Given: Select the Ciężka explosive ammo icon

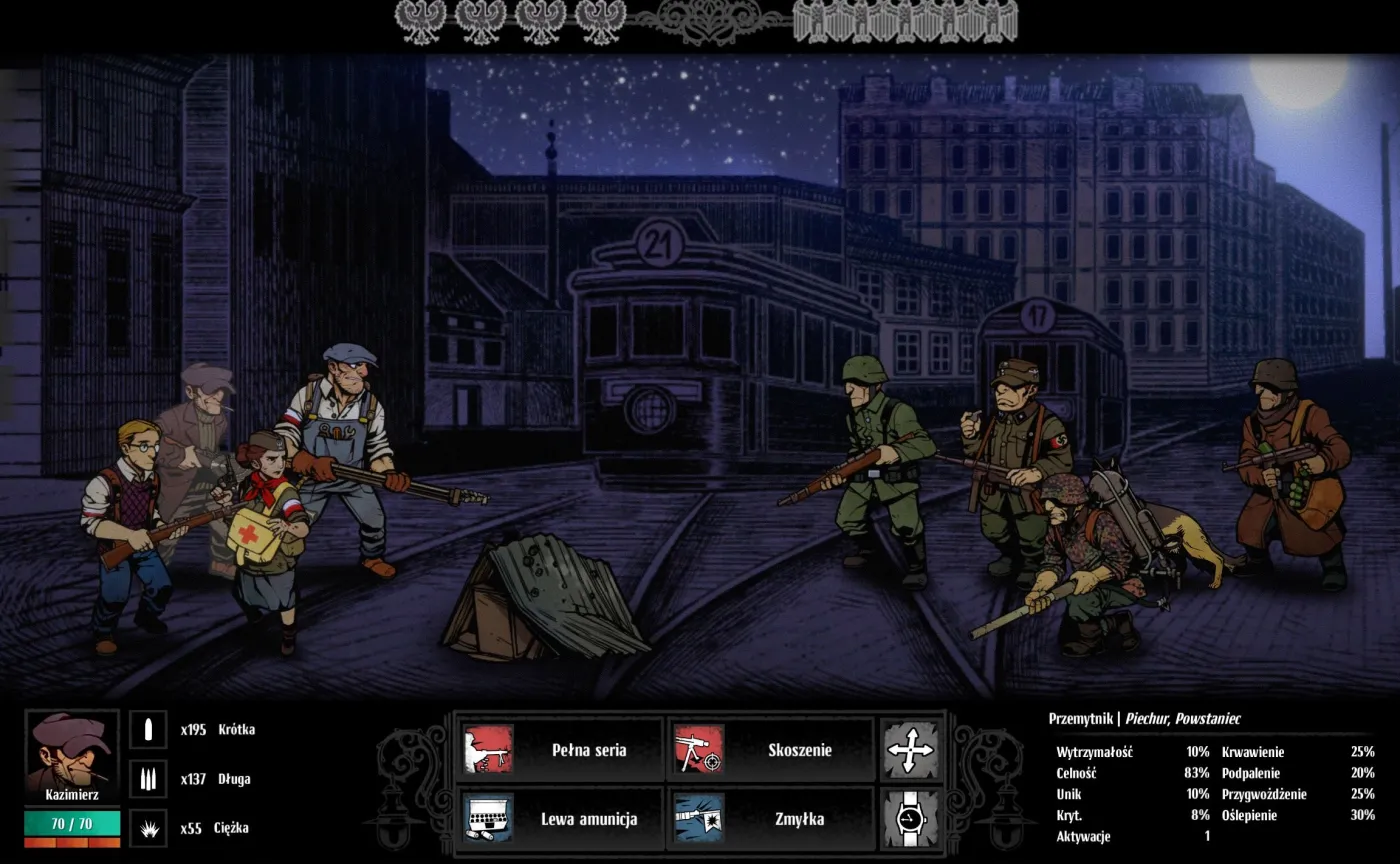Looking at the screenshot, I should pyautogui.click(x=148, y=828).
